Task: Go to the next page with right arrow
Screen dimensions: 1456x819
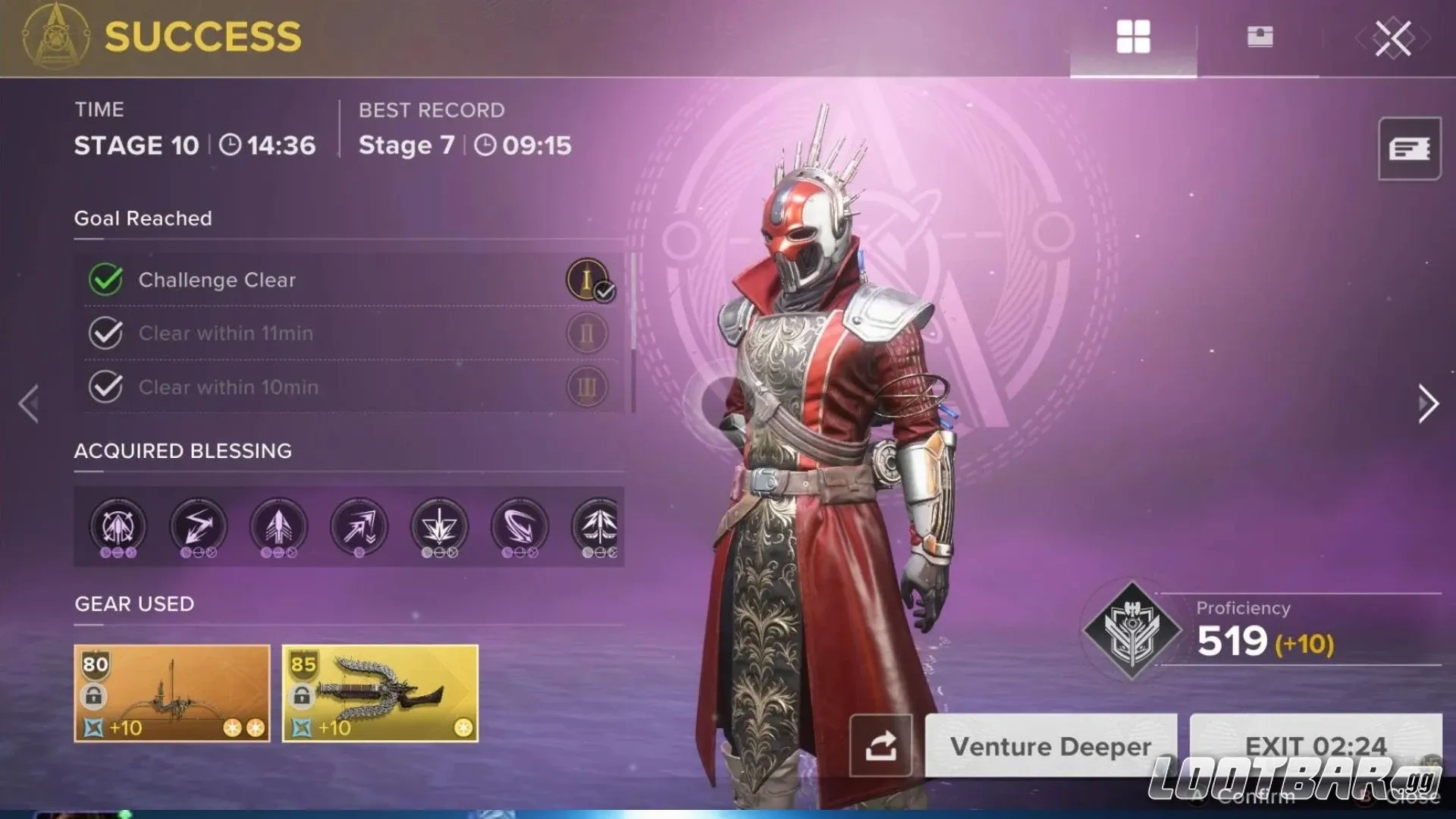Action: (1427, 403)
